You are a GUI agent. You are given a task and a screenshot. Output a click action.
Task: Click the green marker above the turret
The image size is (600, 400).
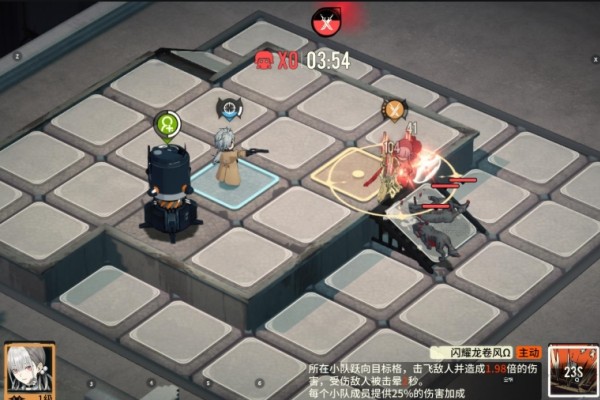166,125
